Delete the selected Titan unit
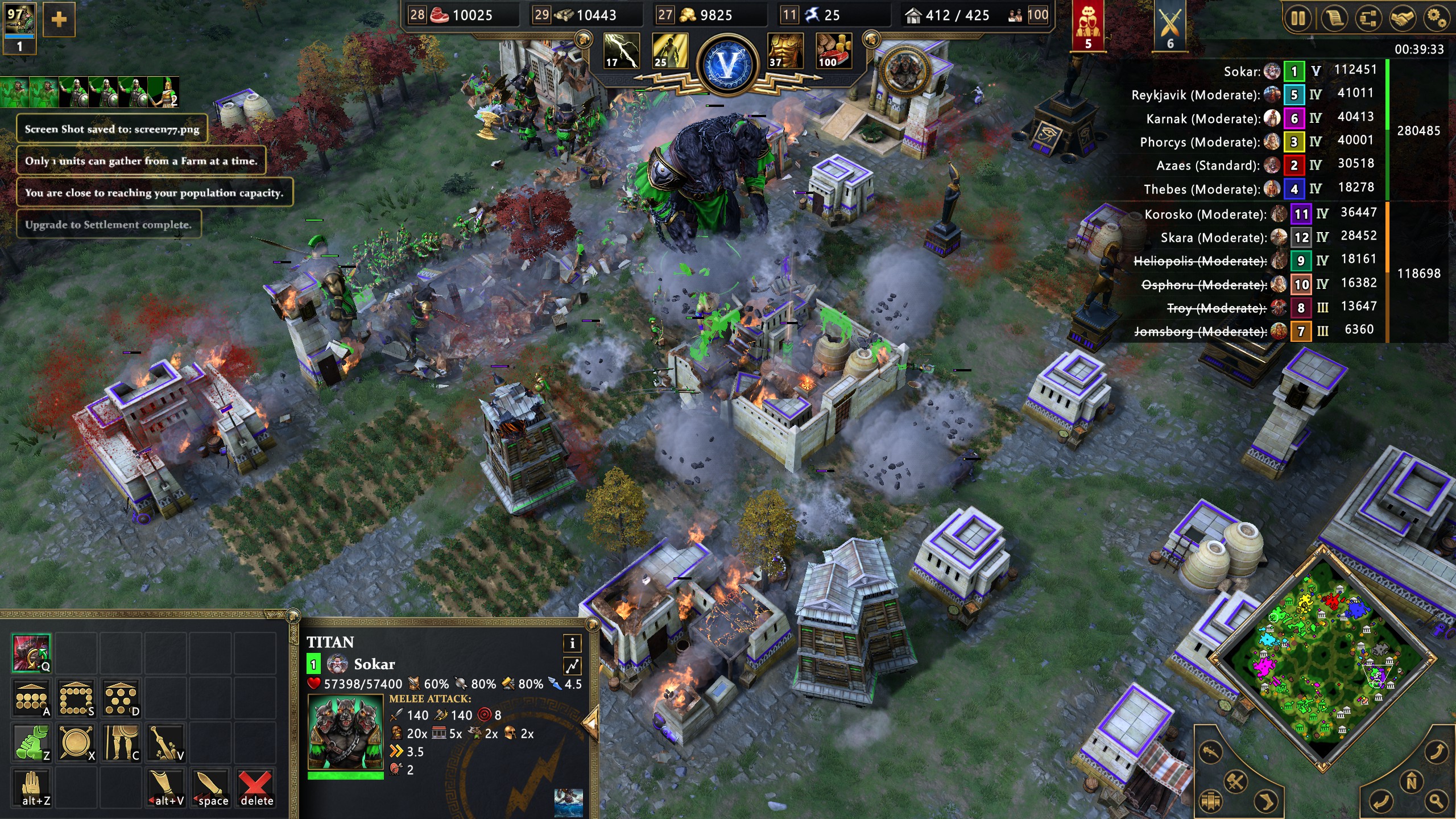Image resolution: width=1456 pixels, height=819 pixels. 256,788
